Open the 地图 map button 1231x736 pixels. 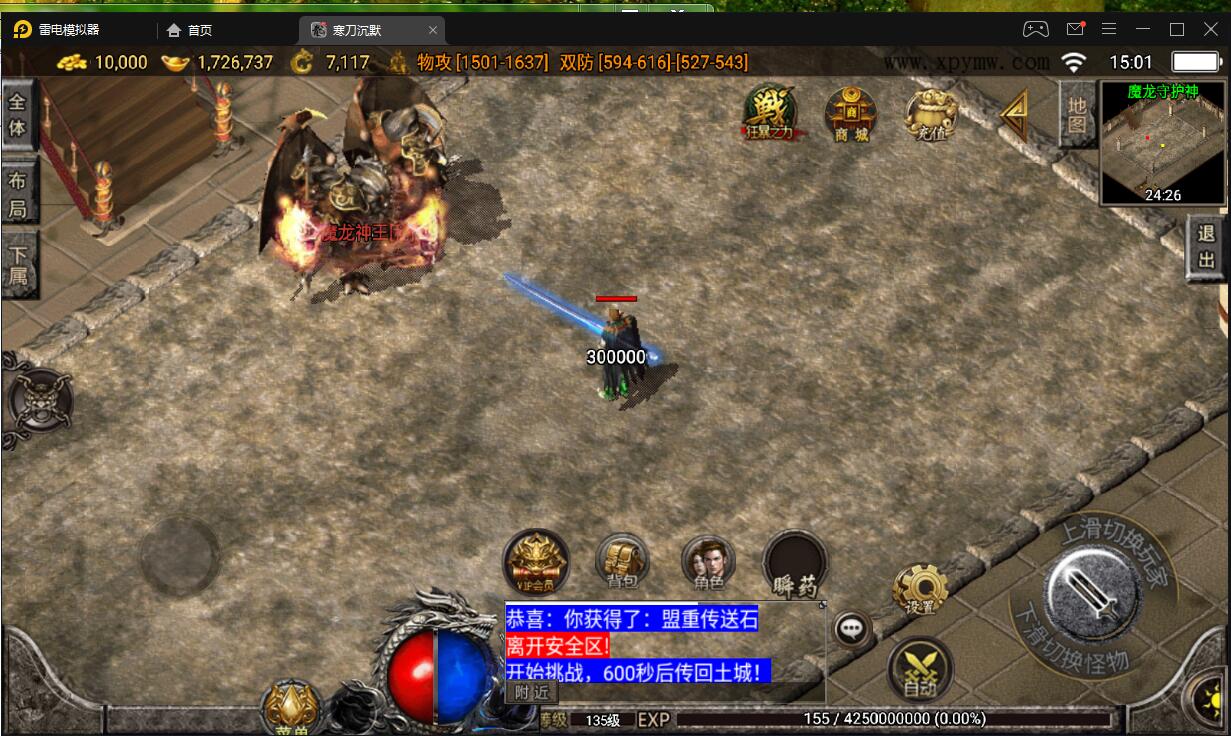[1077, 114]
